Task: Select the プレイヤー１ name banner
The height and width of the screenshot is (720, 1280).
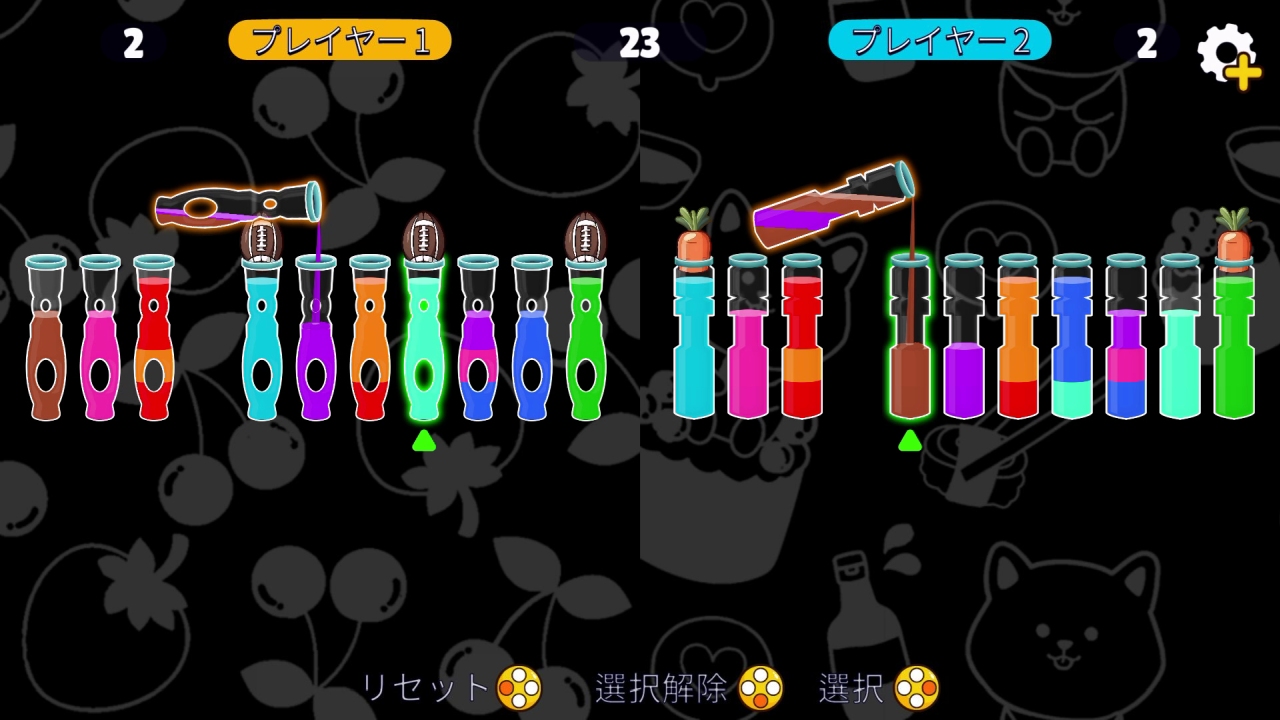Action: point(340,40)
